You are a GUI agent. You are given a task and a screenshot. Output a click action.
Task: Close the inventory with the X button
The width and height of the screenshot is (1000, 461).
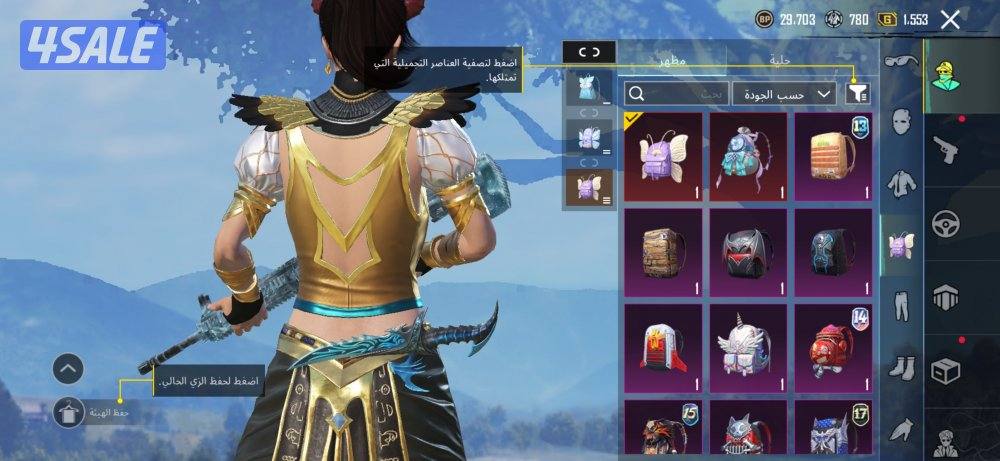click(950, 20)
